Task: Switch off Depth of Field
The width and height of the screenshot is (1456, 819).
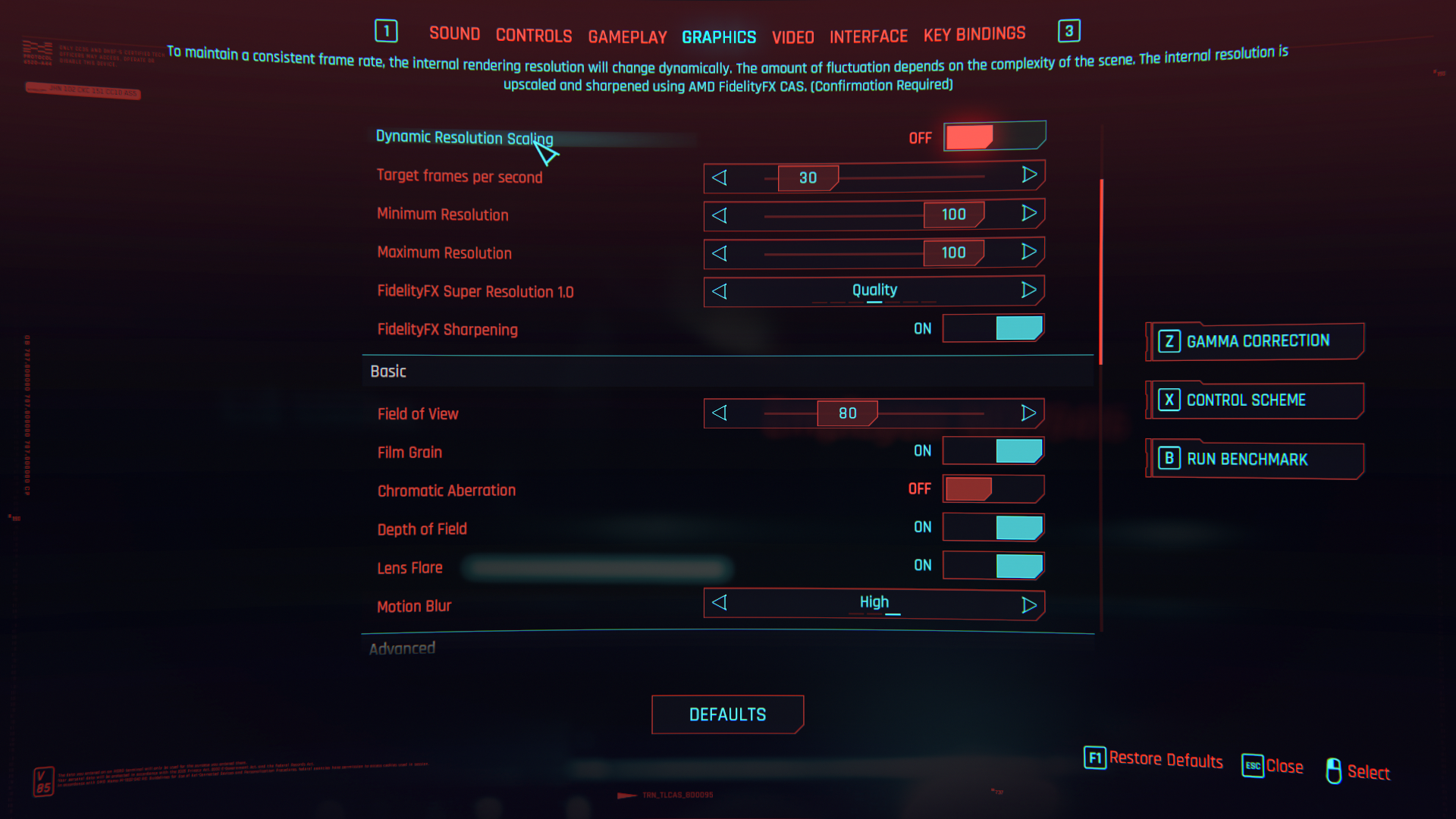Action: 993,527
